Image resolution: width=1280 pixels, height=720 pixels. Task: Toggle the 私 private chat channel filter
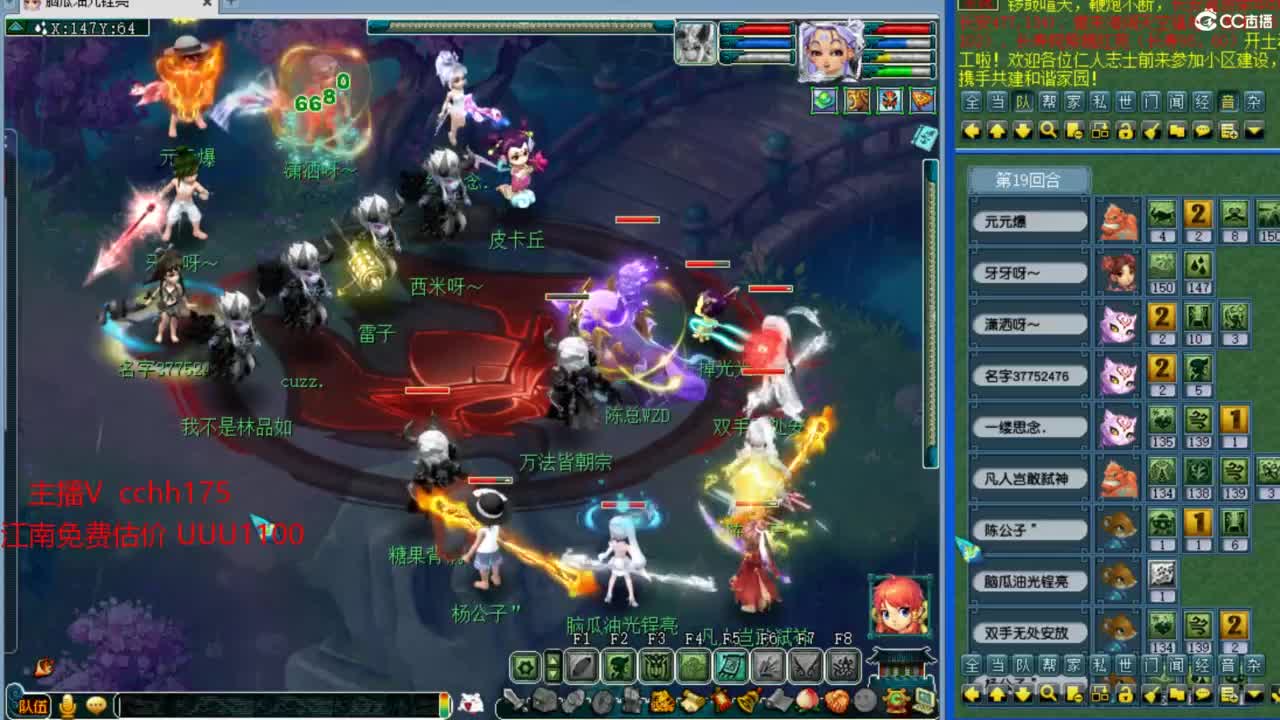point(1097,101)
